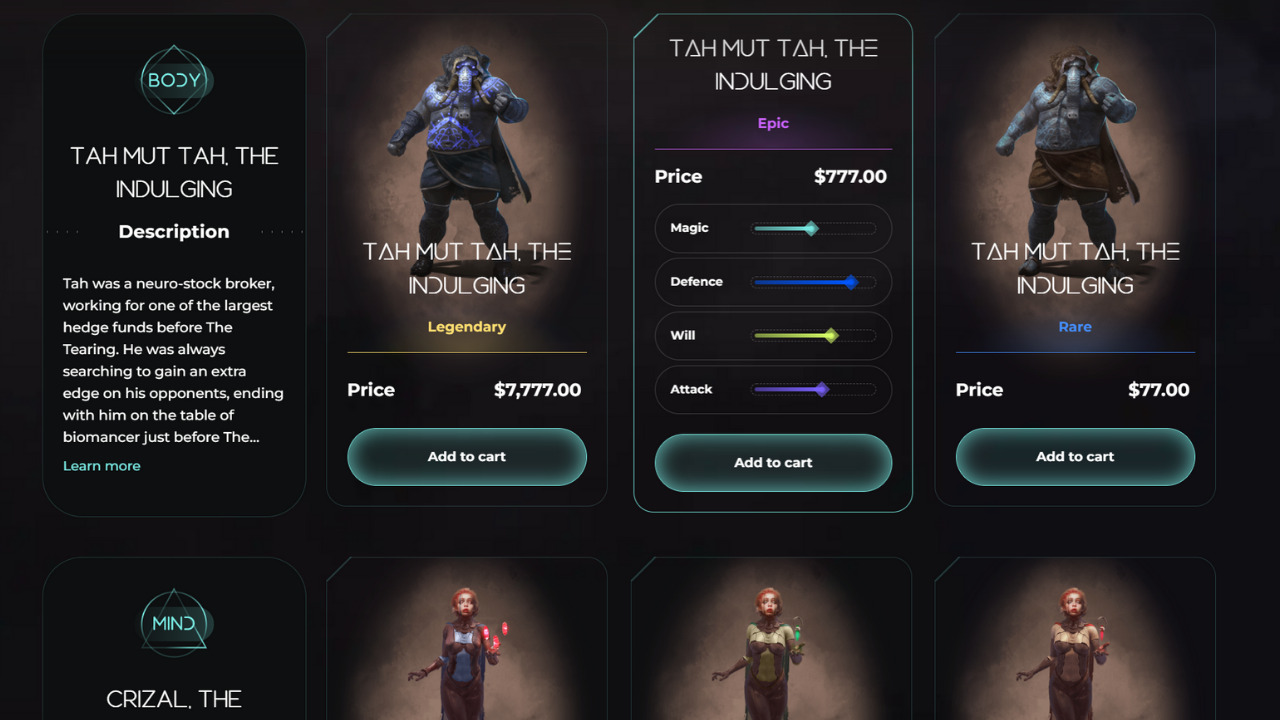1280x720 pixels.
Task: Add the Legendary $7,777.00 character to cart
Action: pyautogui.click(x=466, y=457)
